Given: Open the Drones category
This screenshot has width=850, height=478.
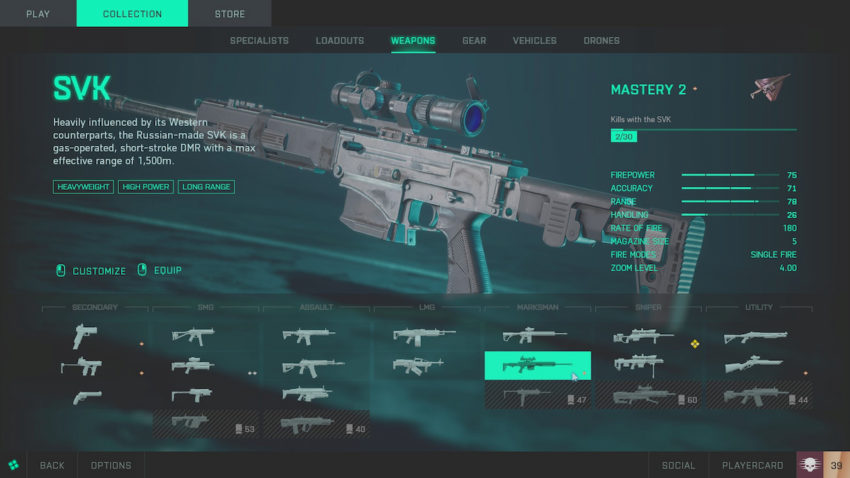Looking at the screenshot, I should (601, 41).
